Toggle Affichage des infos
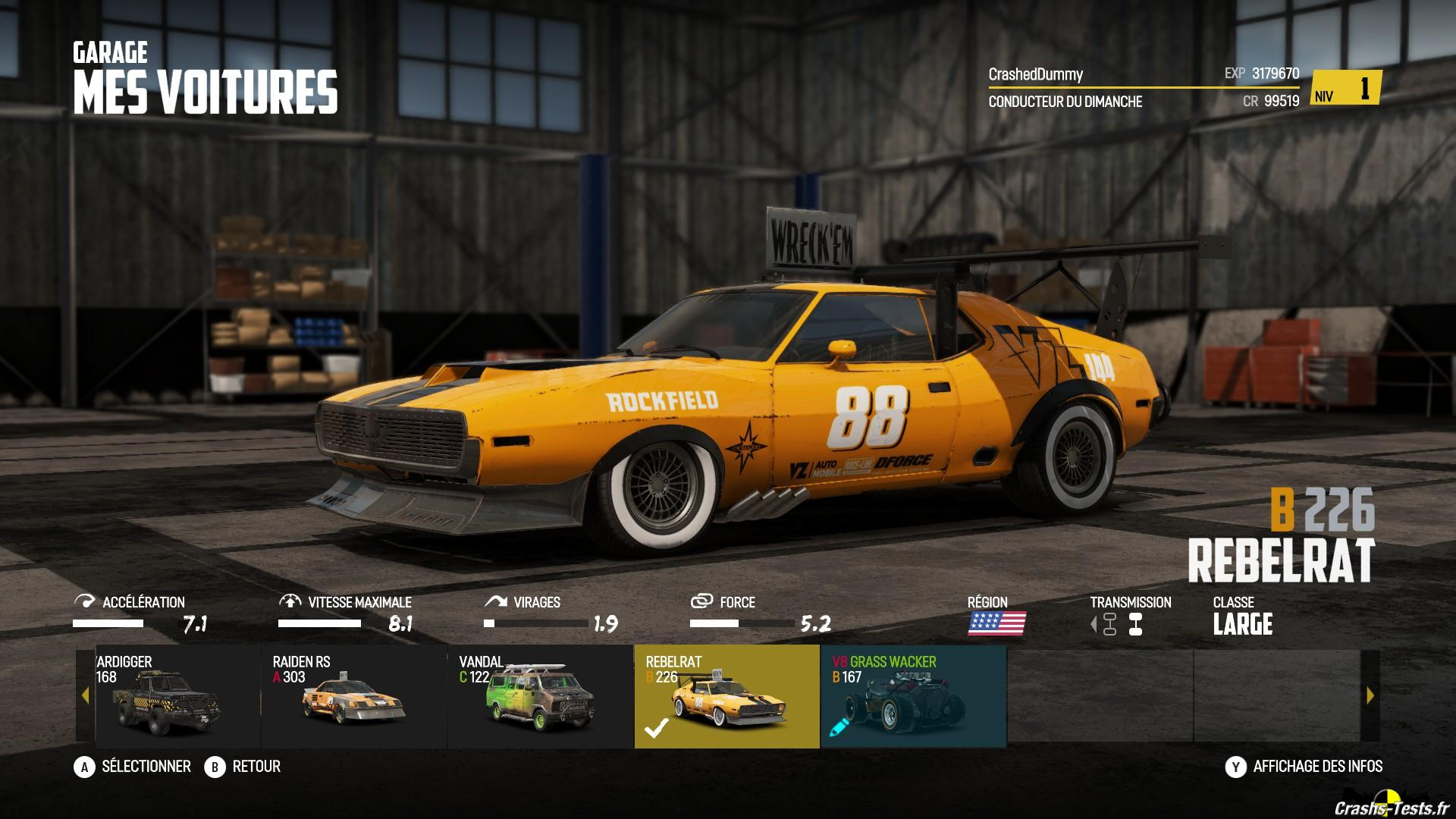Screen dimensions: 1456x819 [x=1304, y=767]
